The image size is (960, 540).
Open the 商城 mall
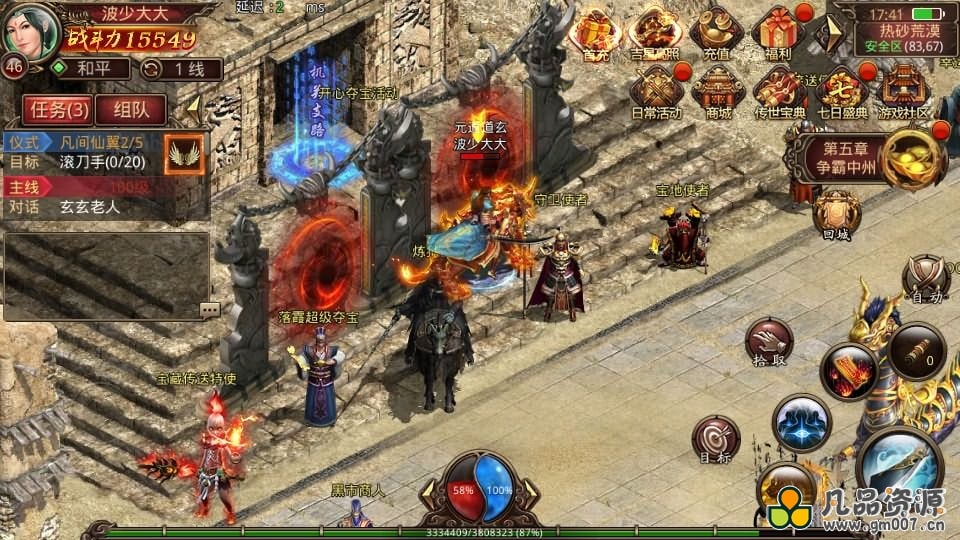tap(717, 92)
